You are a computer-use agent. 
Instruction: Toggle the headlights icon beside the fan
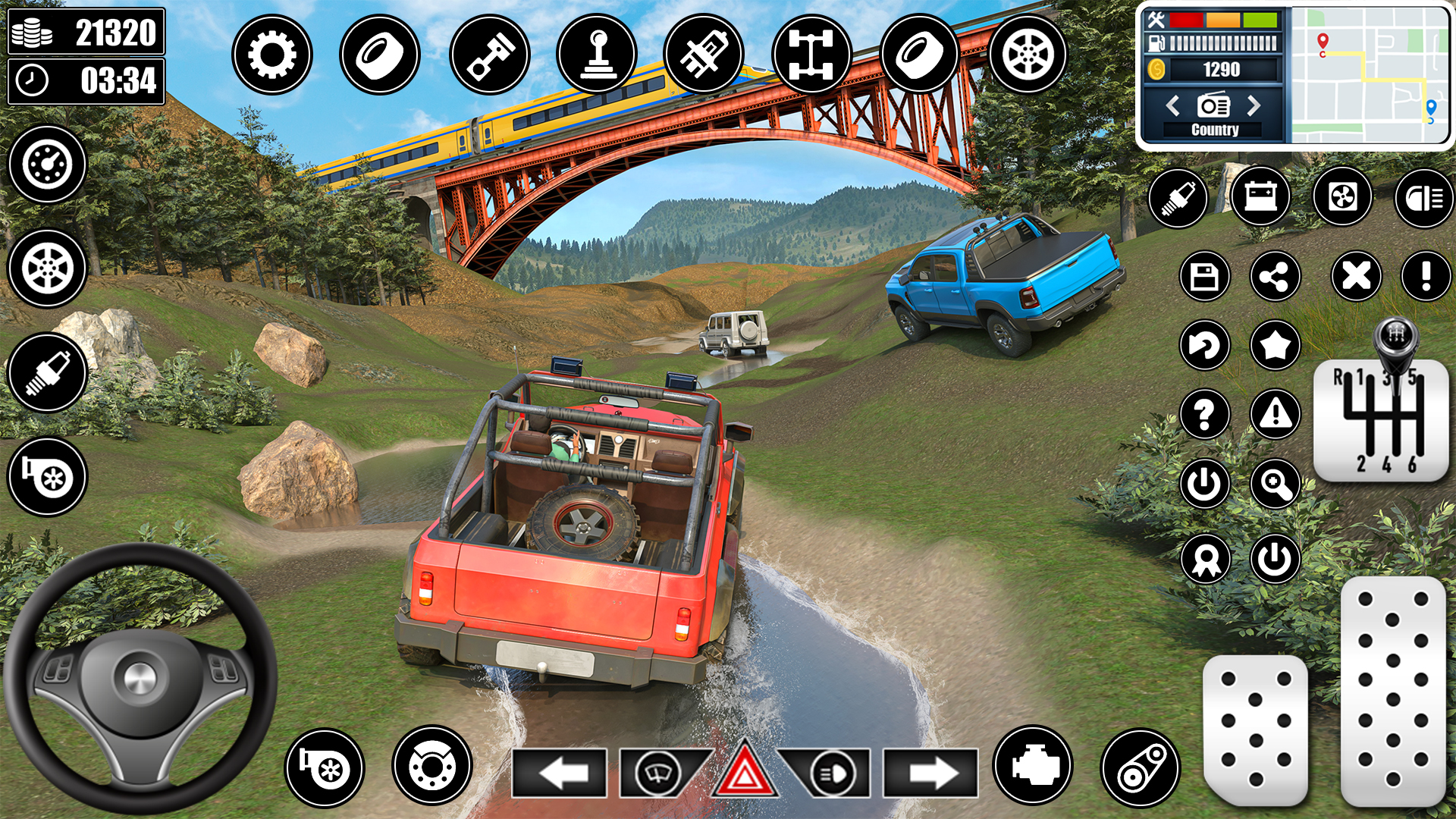click(1423, 198)
